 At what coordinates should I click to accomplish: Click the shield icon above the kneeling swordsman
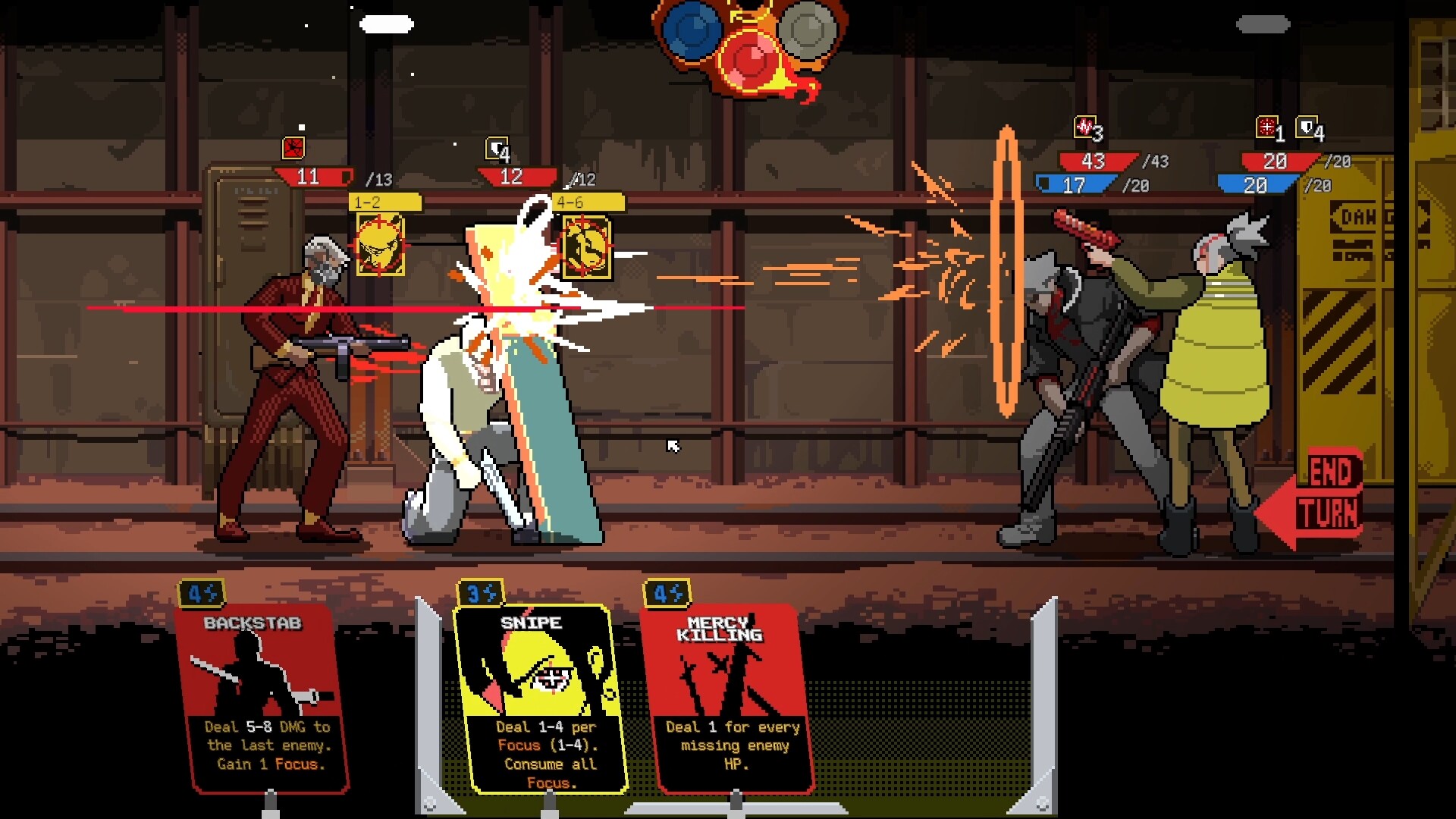[x=497, y=149]
